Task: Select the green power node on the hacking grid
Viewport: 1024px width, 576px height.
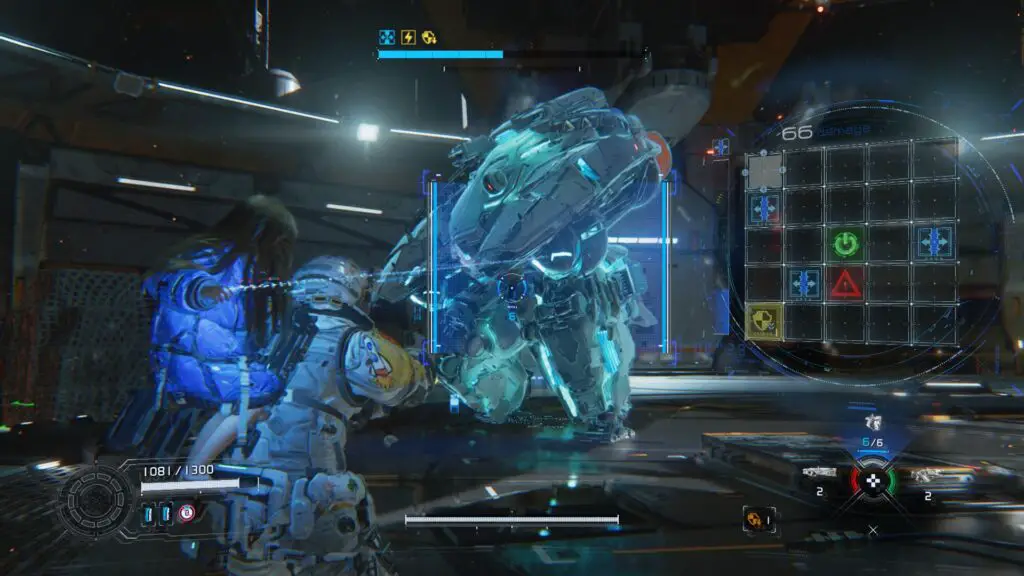Action: tap(847, 242)
